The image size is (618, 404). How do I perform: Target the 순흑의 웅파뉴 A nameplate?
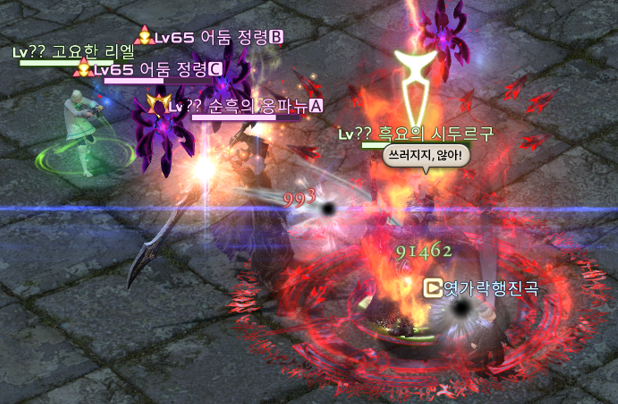pos(246,105)
